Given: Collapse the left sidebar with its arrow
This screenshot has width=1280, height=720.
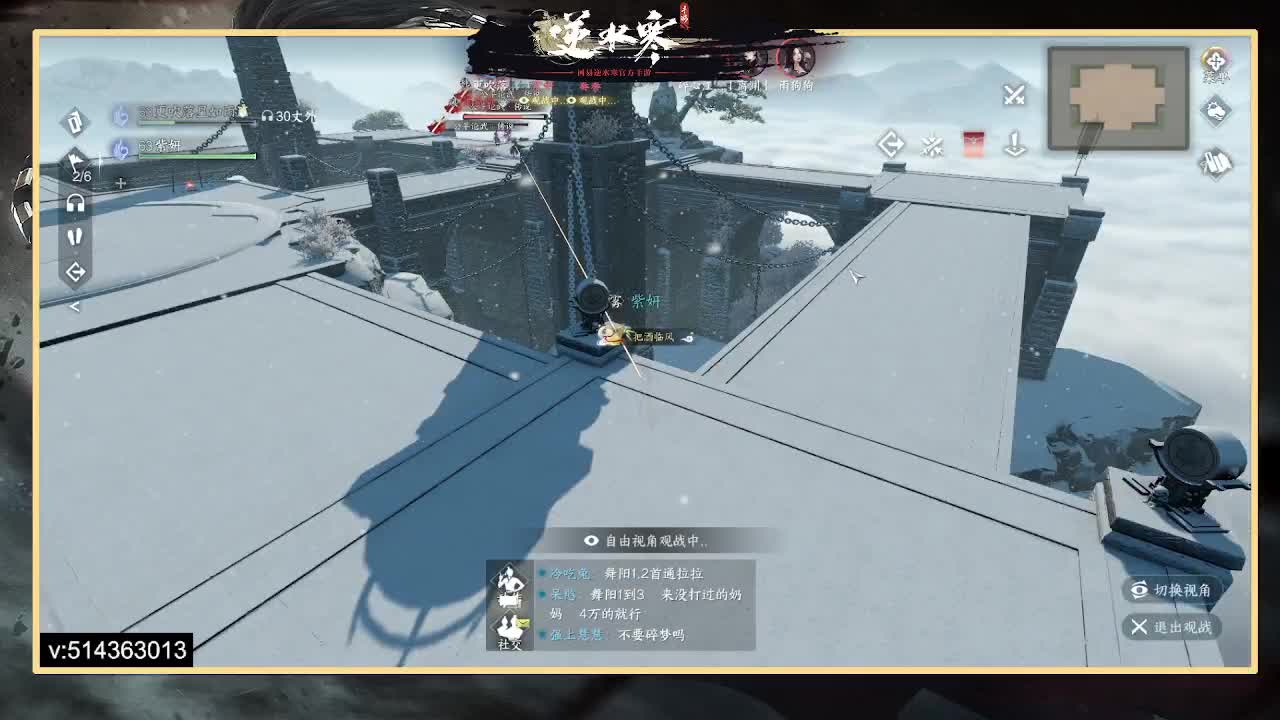Looking at the screenshot, I should [73, 306].
